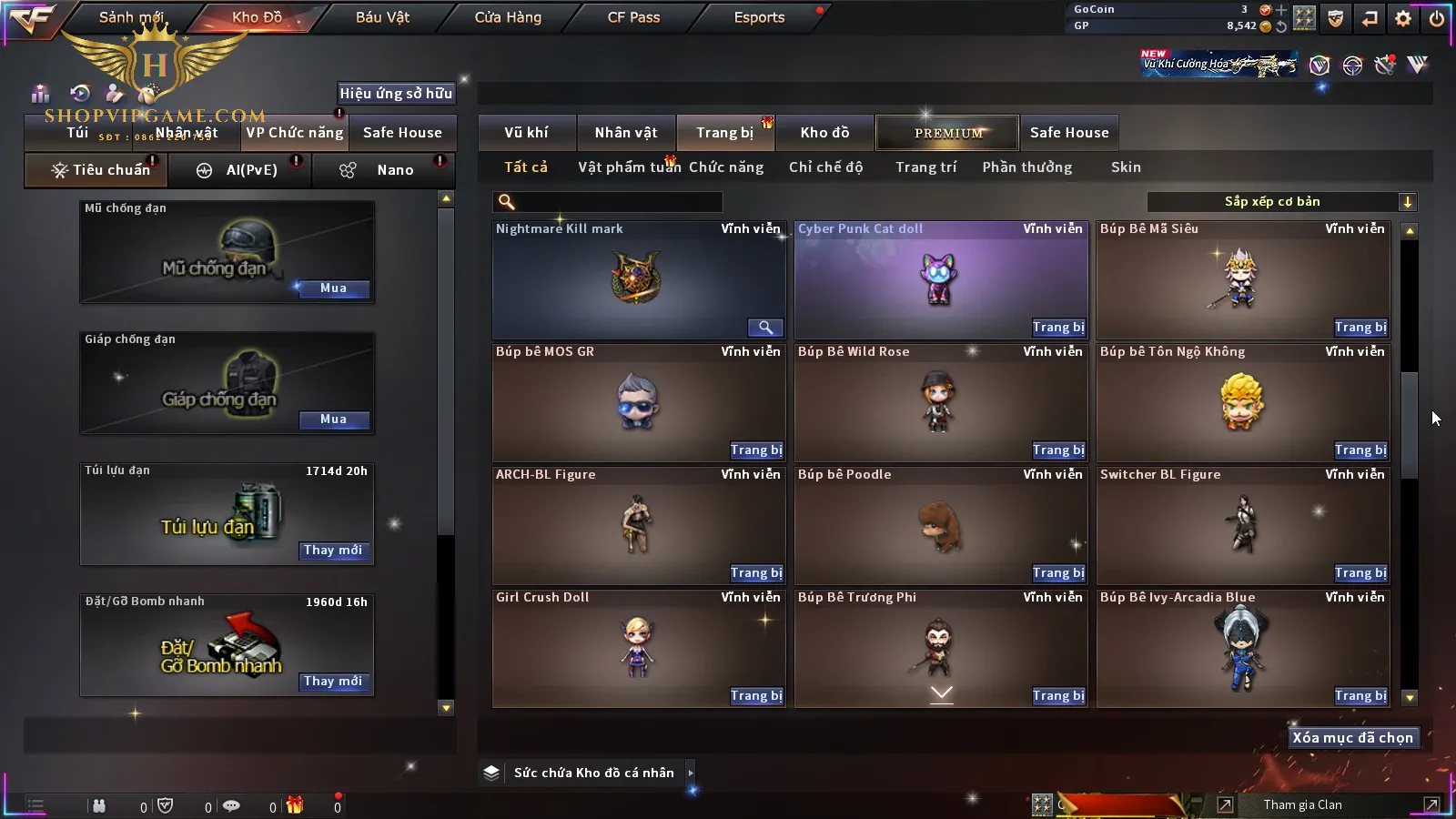
Task: Show the Tất cả equipment filter
Action: coord(526,167)
